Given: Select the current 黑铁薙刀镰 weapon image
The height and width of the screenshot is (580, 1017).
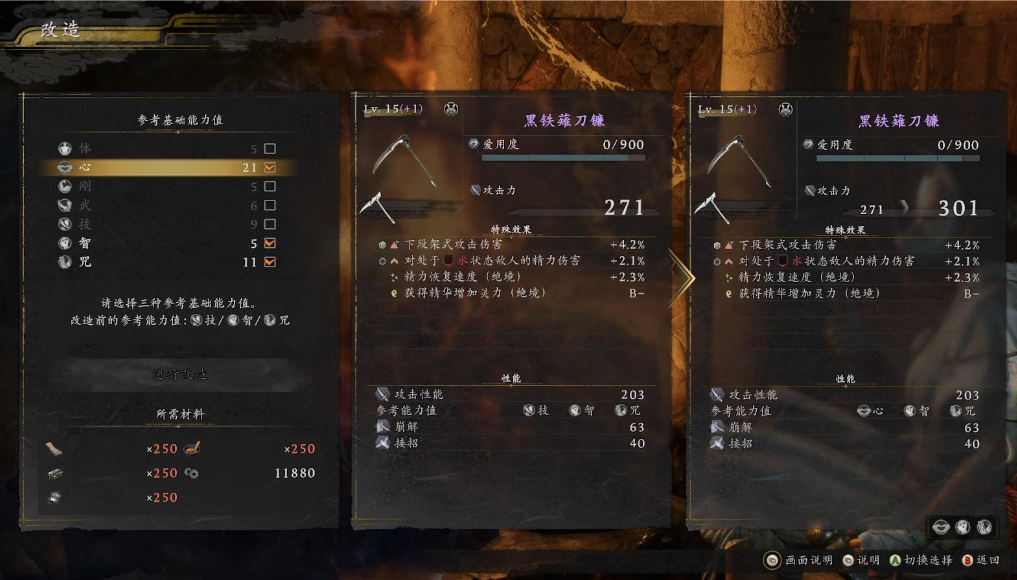Looking at the screenshot, I should click(x=403, y=162).
